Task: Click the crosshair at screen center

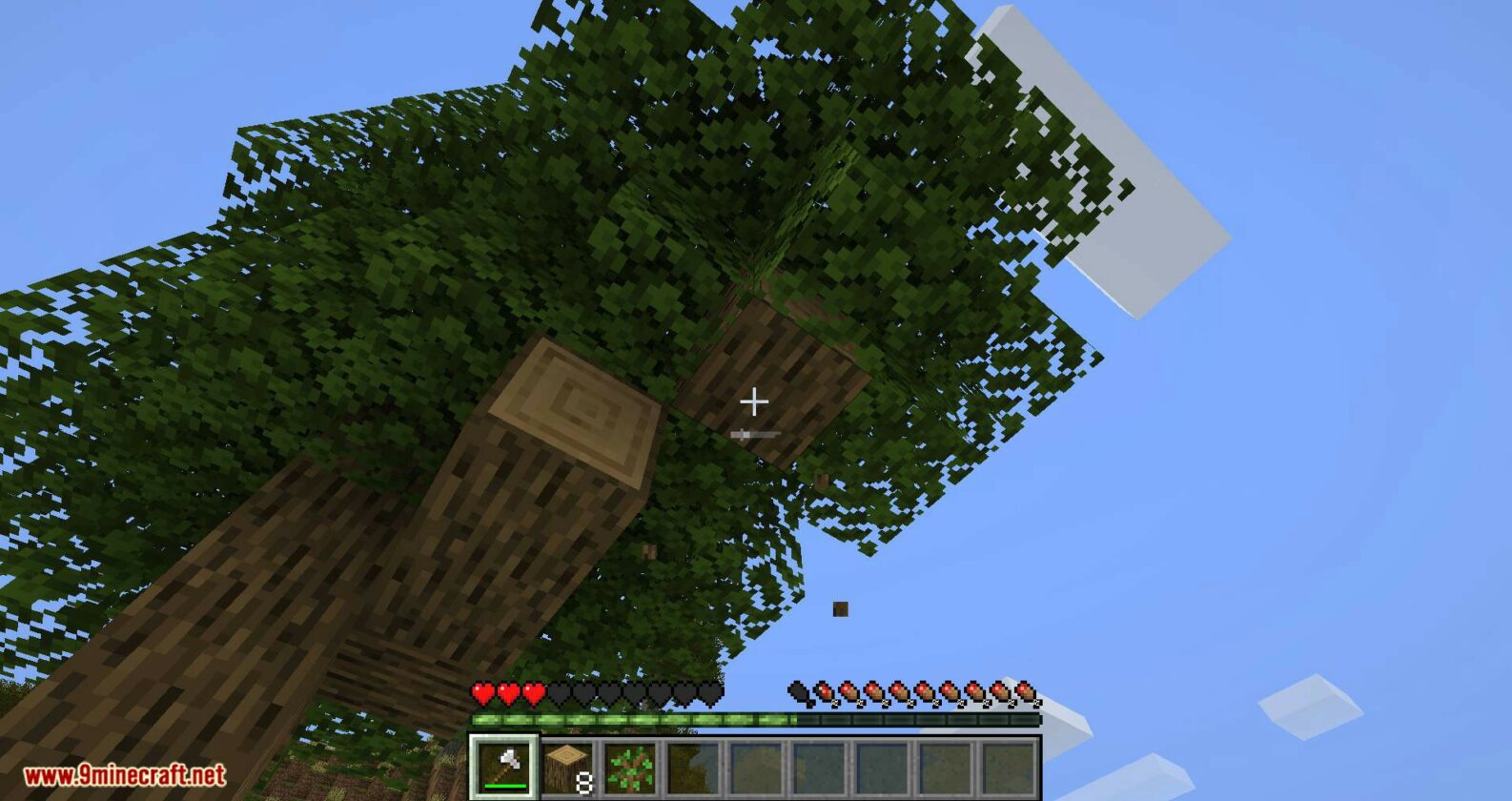Action: [x=756, y=401]
